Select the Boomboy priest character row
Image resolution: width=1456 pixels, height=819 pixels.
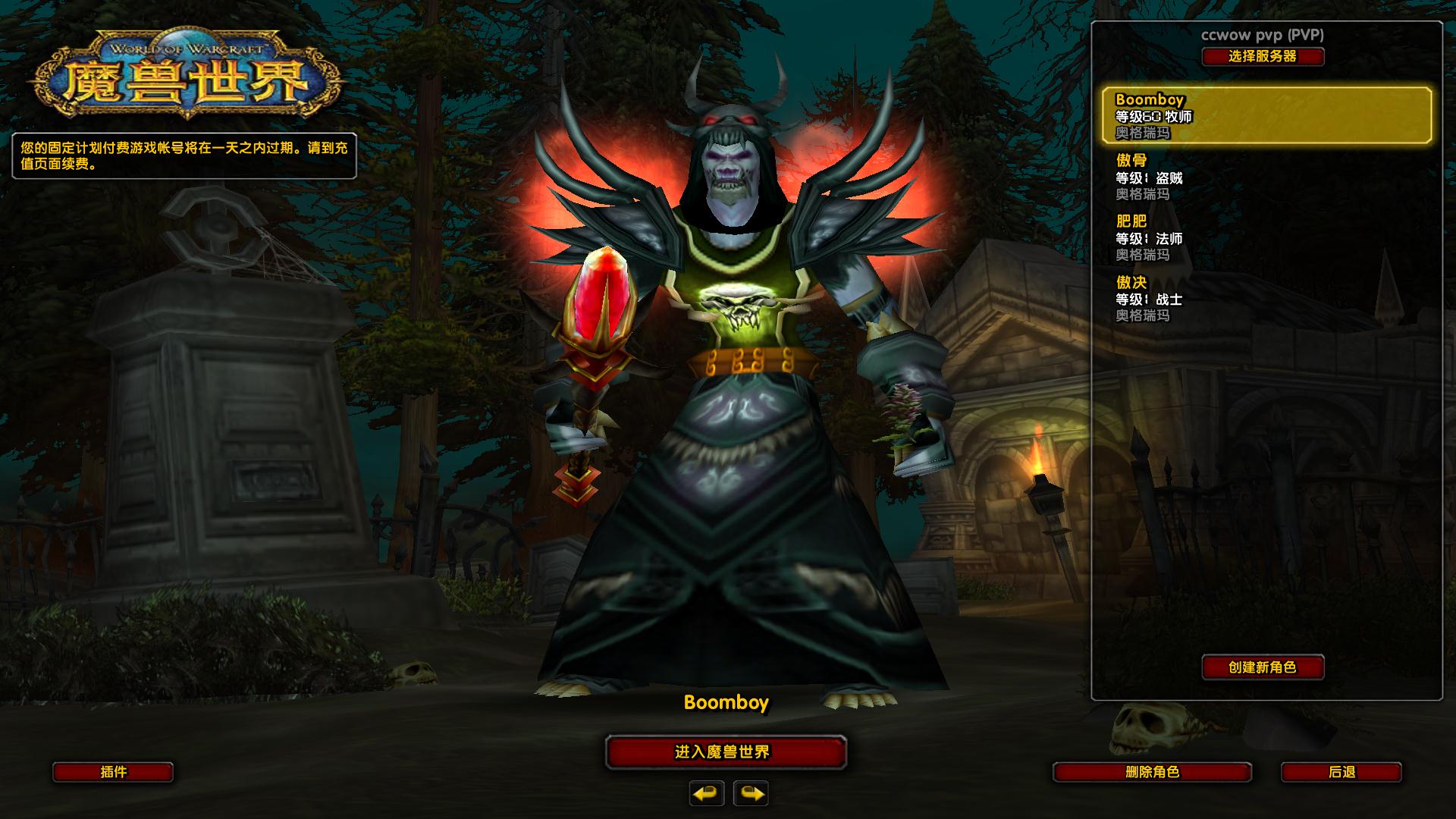click(1266, 115)
